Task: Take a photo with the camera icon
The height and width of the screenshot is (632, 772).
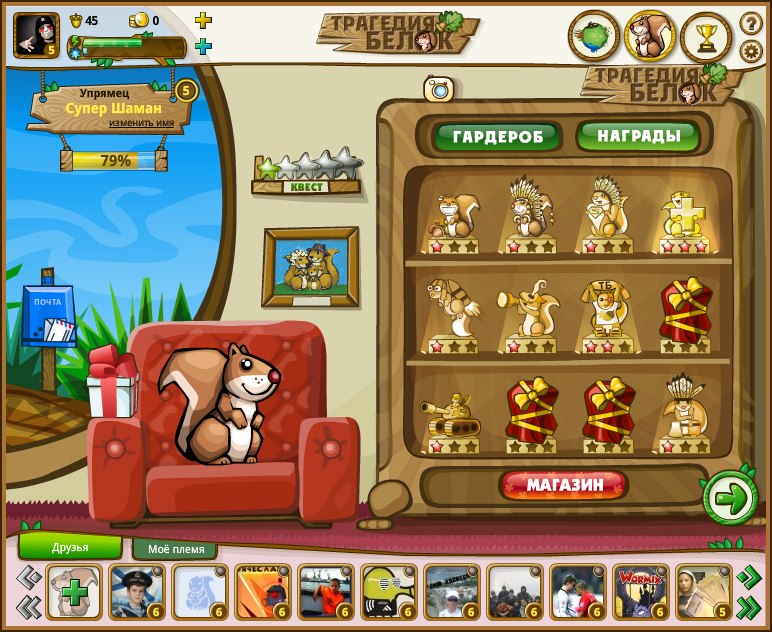Action: click(438, 89)
